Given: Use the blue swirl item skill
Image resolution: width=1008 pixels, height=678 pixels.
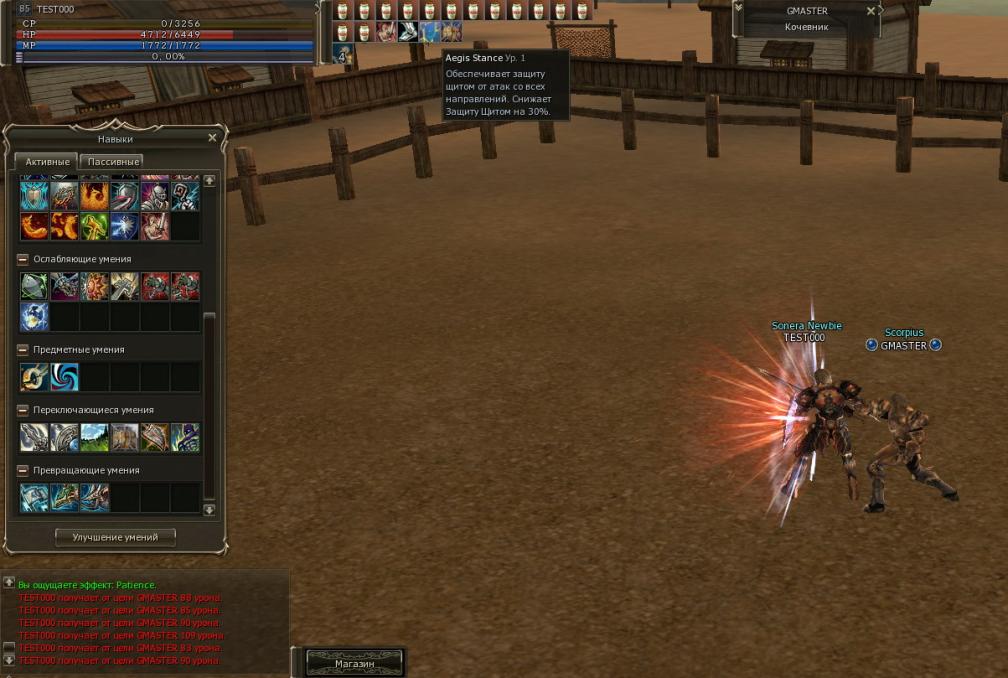Looking at the screenshot, I should pyautogui.click(x=65, y=377).
